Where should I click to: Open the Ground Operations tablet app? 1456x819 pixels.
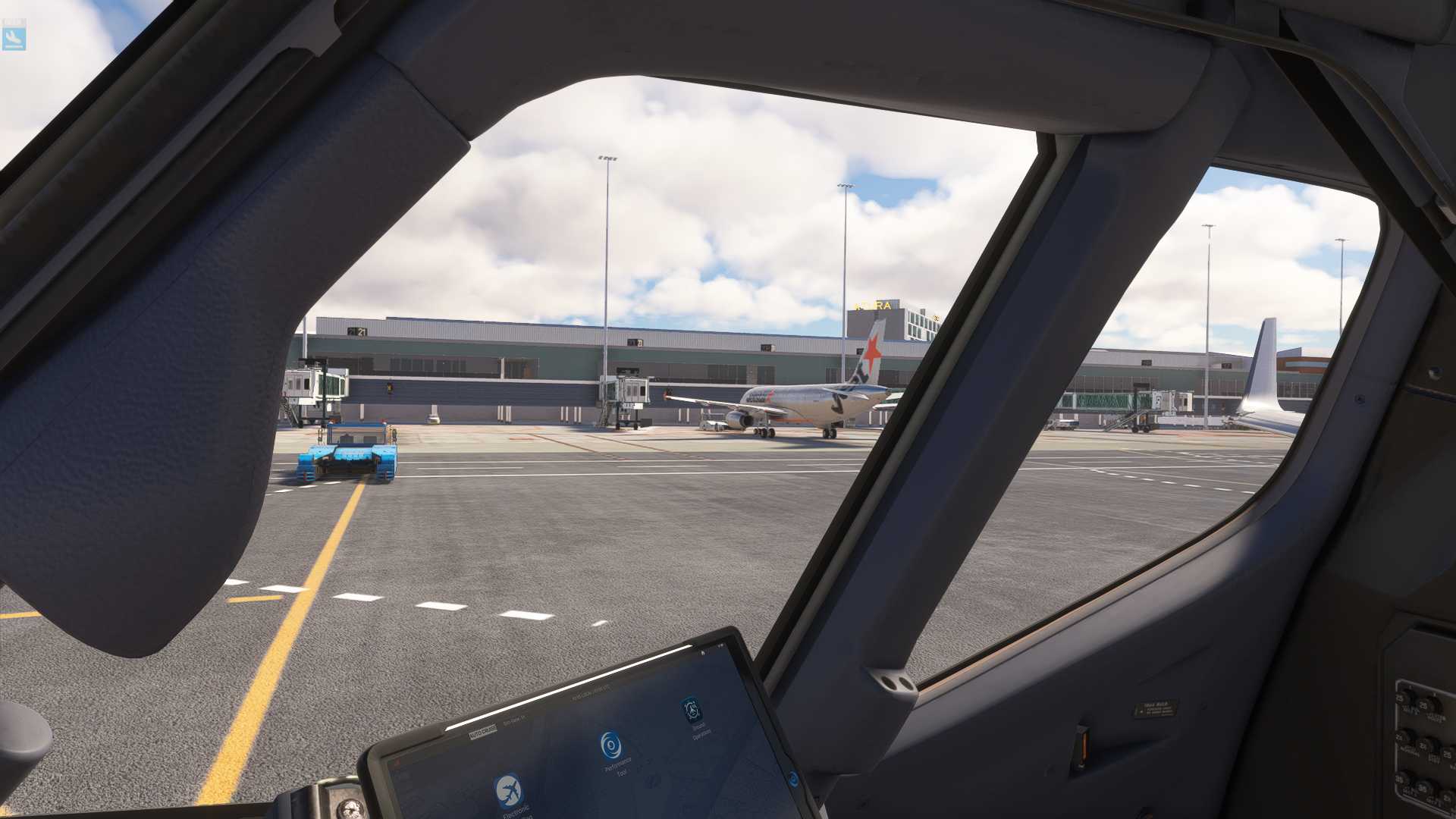691,711
